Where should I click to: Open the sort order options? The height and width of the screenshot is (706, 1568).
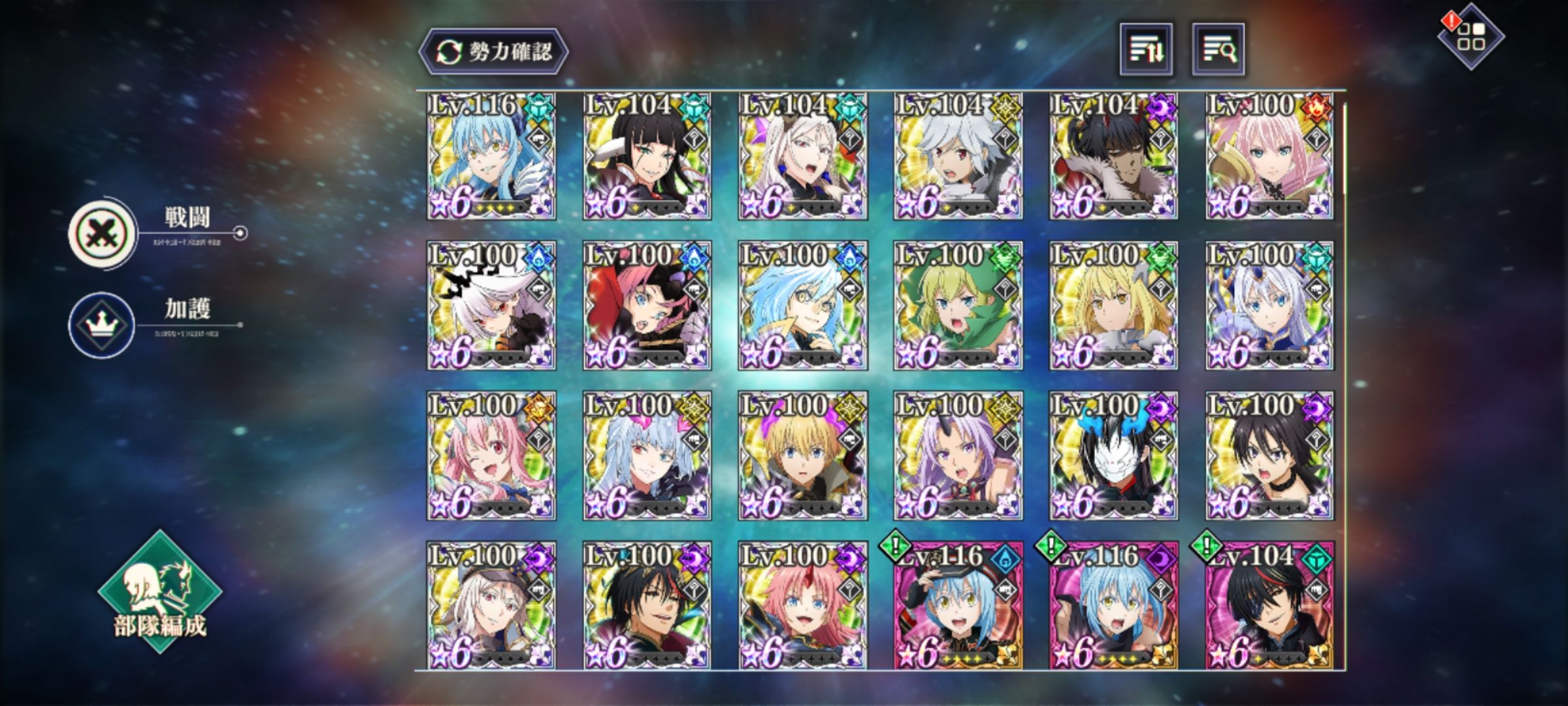click(x=1146, y=50)
